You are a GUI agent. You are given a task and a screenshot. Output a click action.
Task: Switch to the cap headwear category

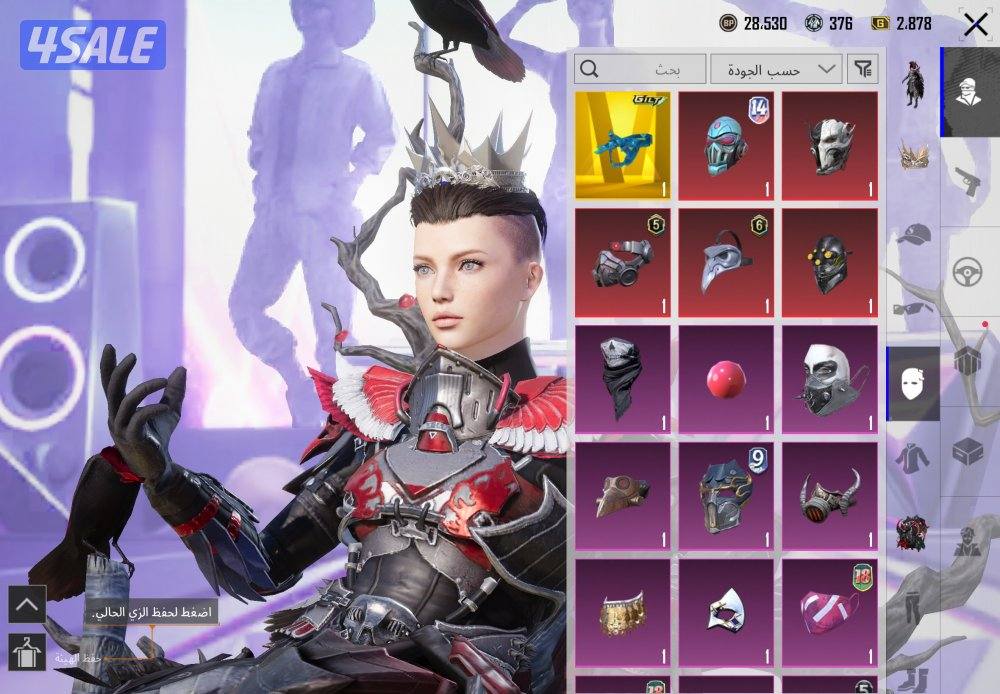click(913, 235)
